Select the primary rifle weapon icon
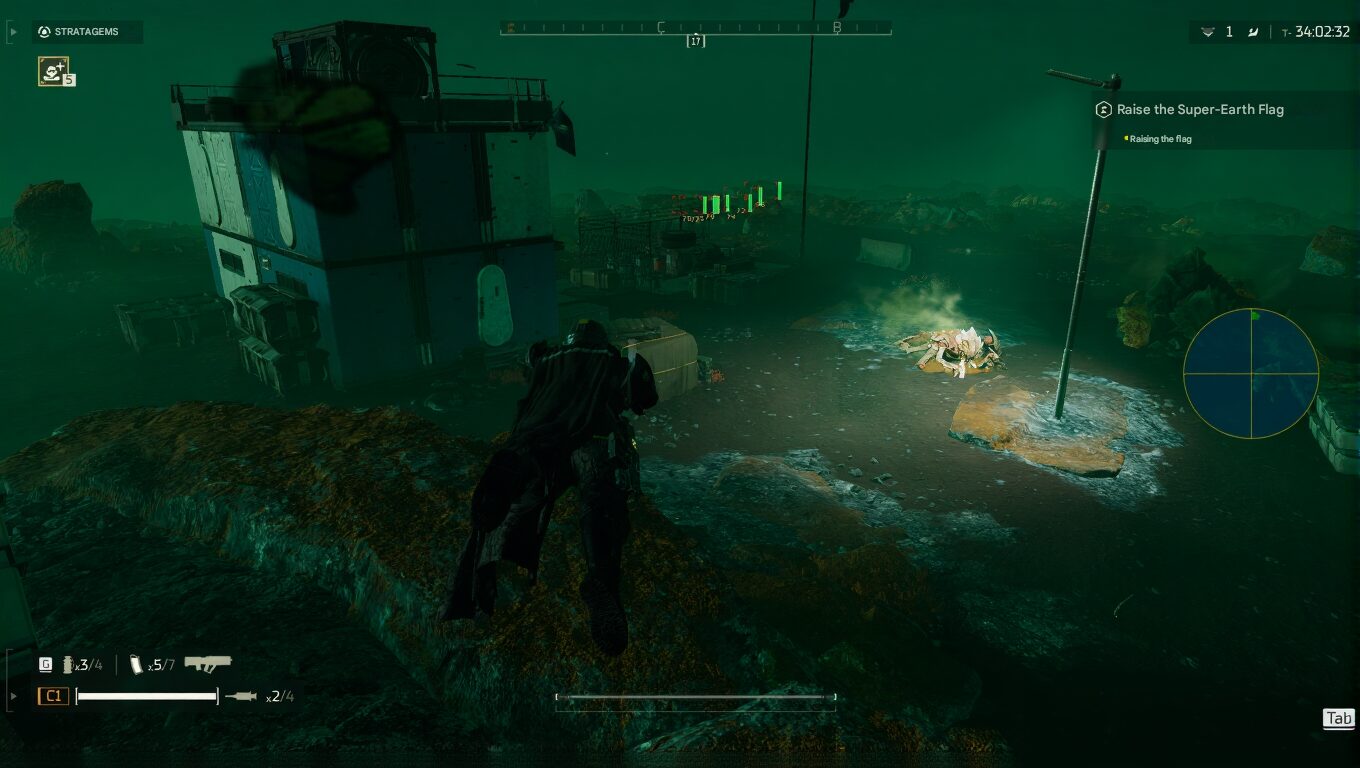Image resolution: width=1360 pixels, height=768 pixels. pos(208,663)
